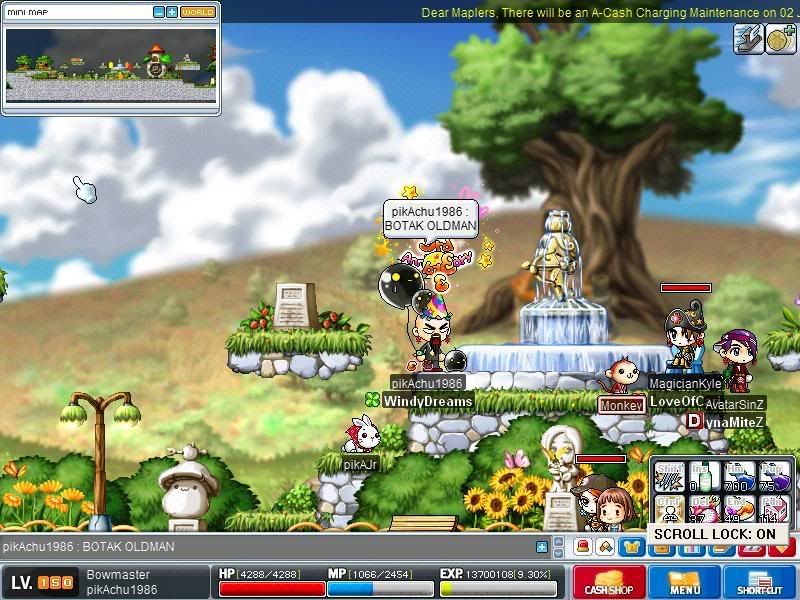Activate the Ctrl skill slot
800x600 pixels.
[669, 510]
